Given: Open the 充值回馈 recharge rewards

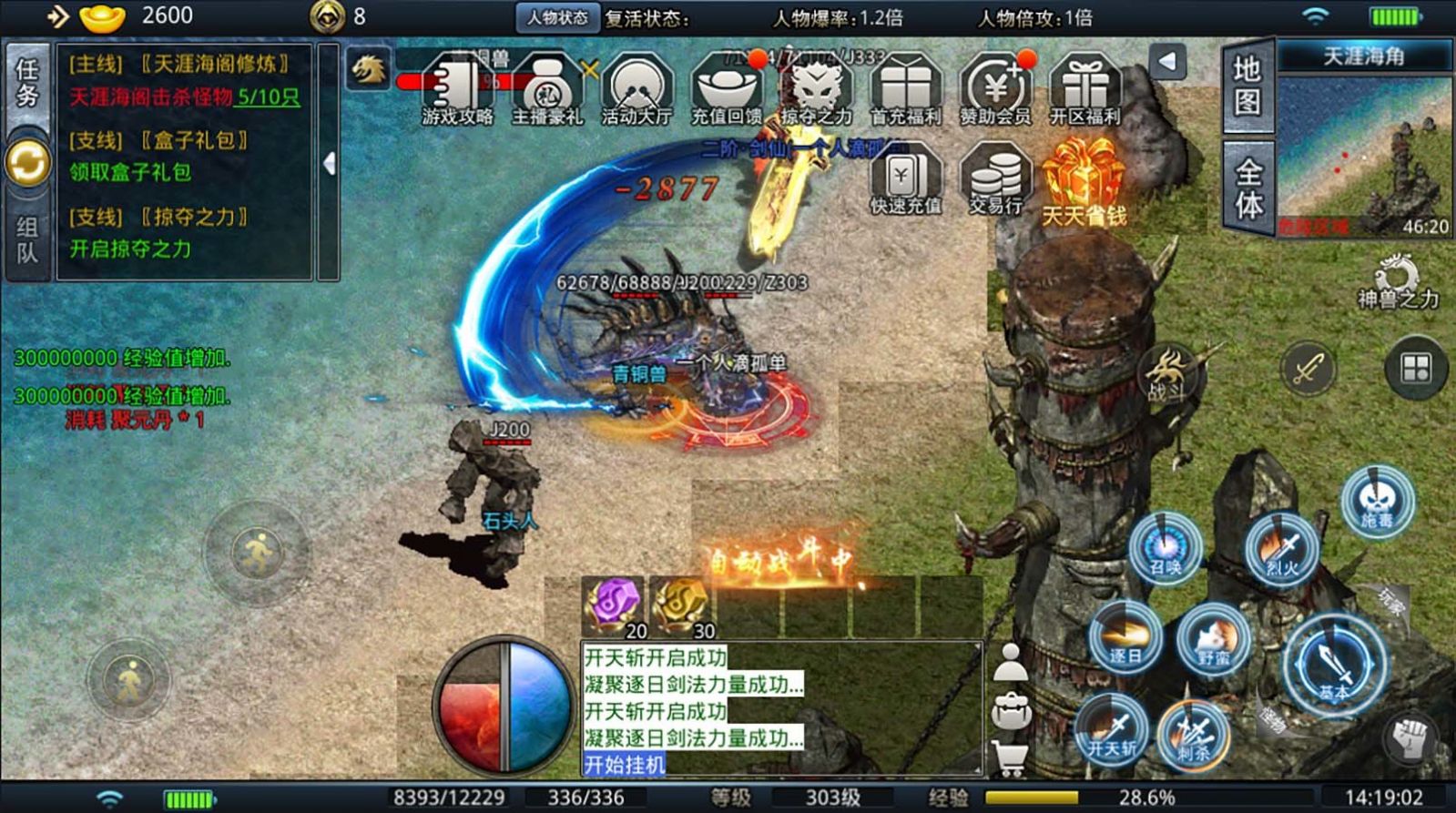Looking at the screenshot, I should click(726, 89).
